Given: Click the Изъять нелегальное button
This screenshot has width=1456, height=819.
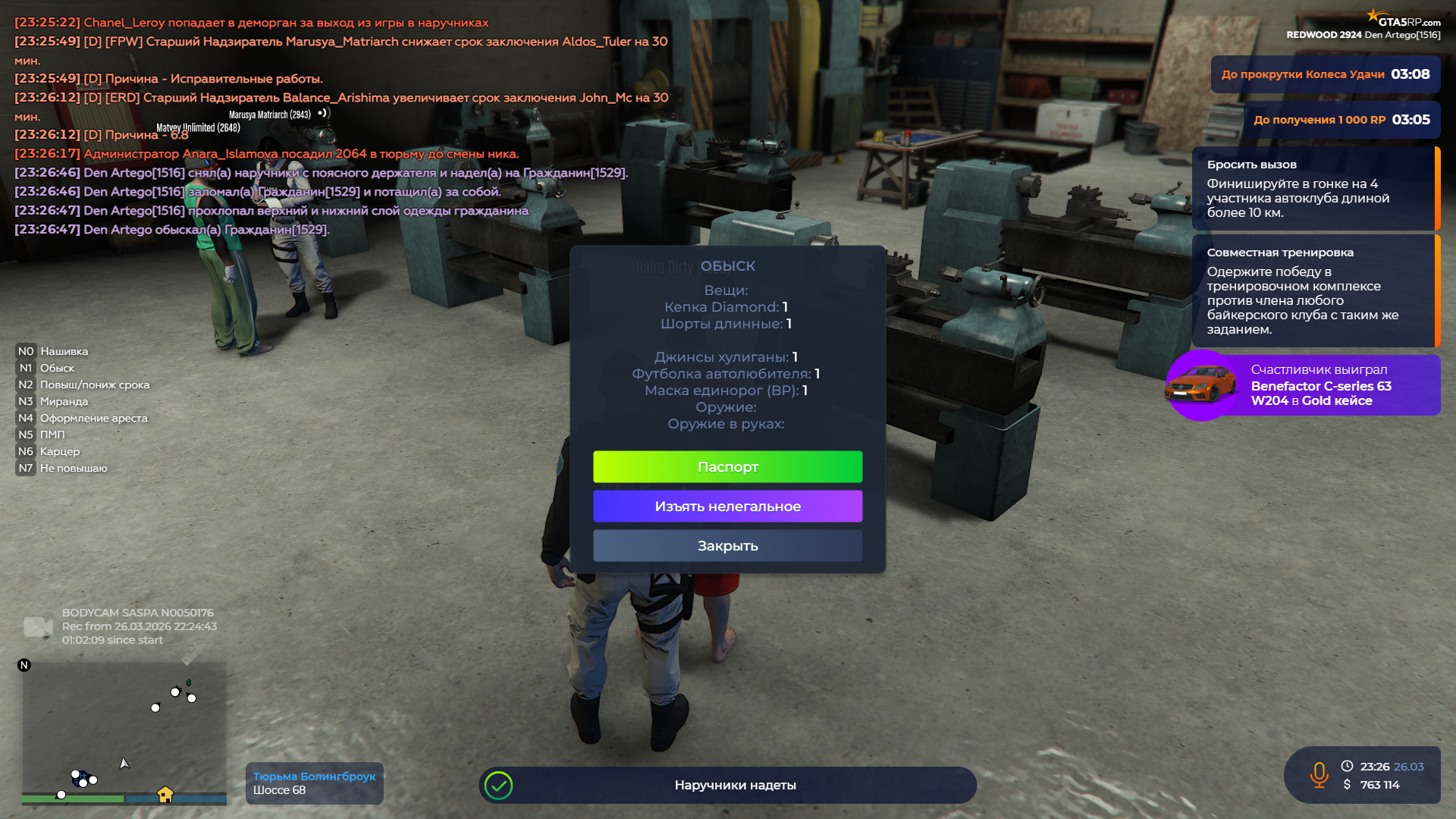Looking at the screenshot, I should tap(727, 507).
